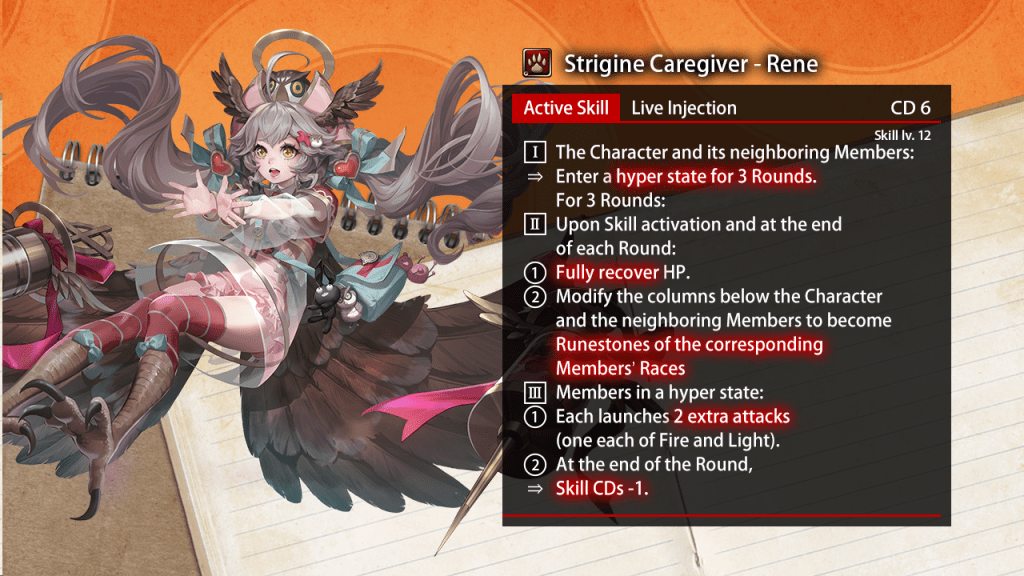Image resolution: width=1024 pixels, height=576 pixels.
Task: Select the Active Skill tab
Action: [566, 108]
